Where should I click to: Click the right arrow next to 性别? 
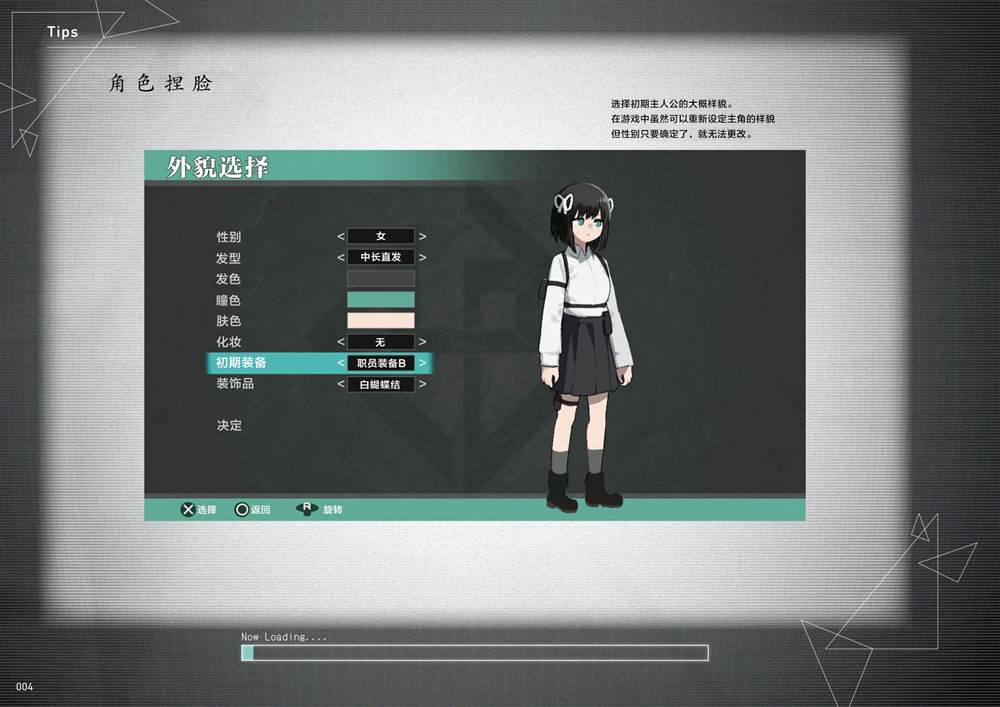pyautogui.click(x=422, y=237)
